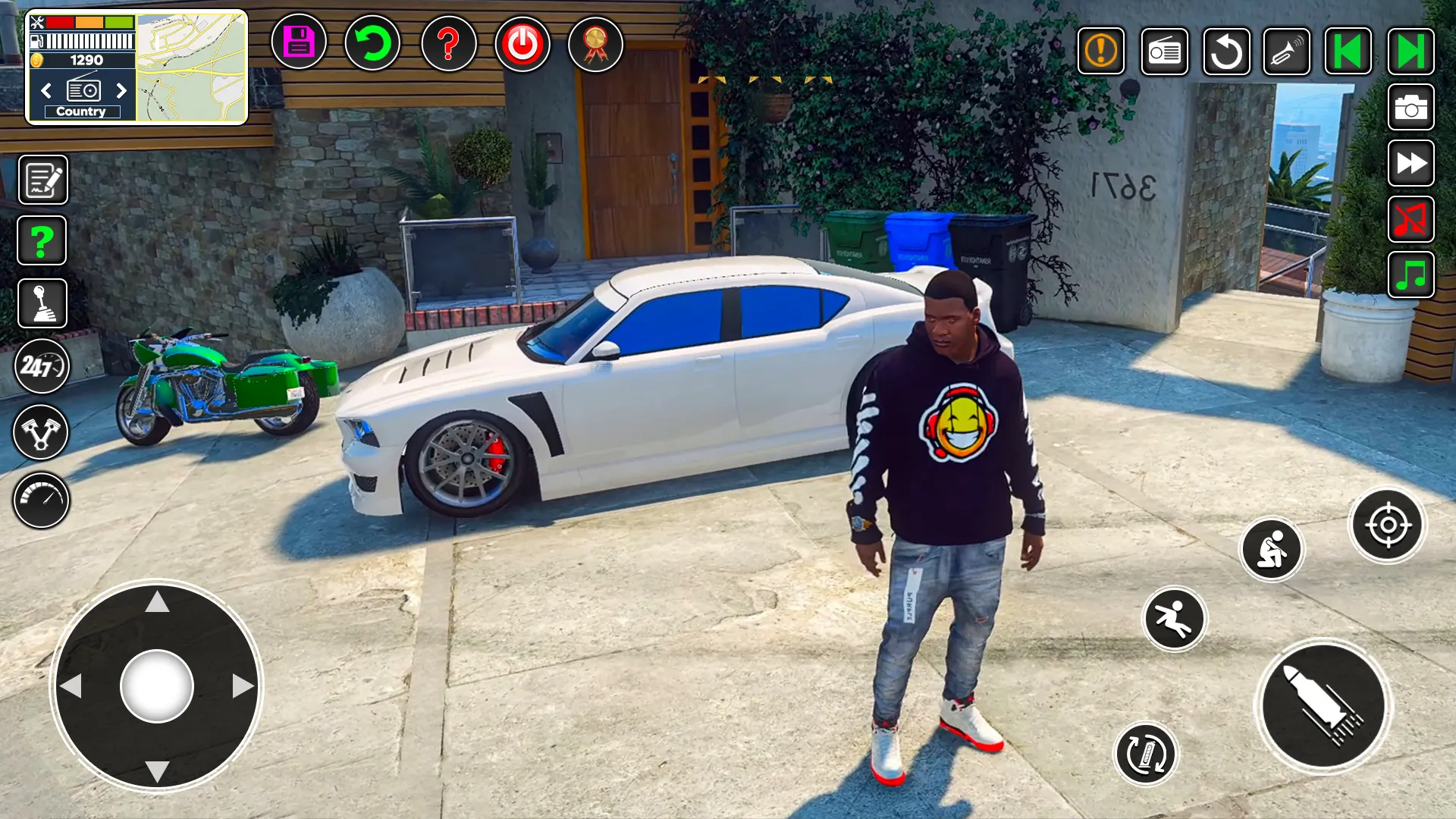Switch radio station with right arrow
Viewport: 1456px width, 819px height.
point(122,91)
